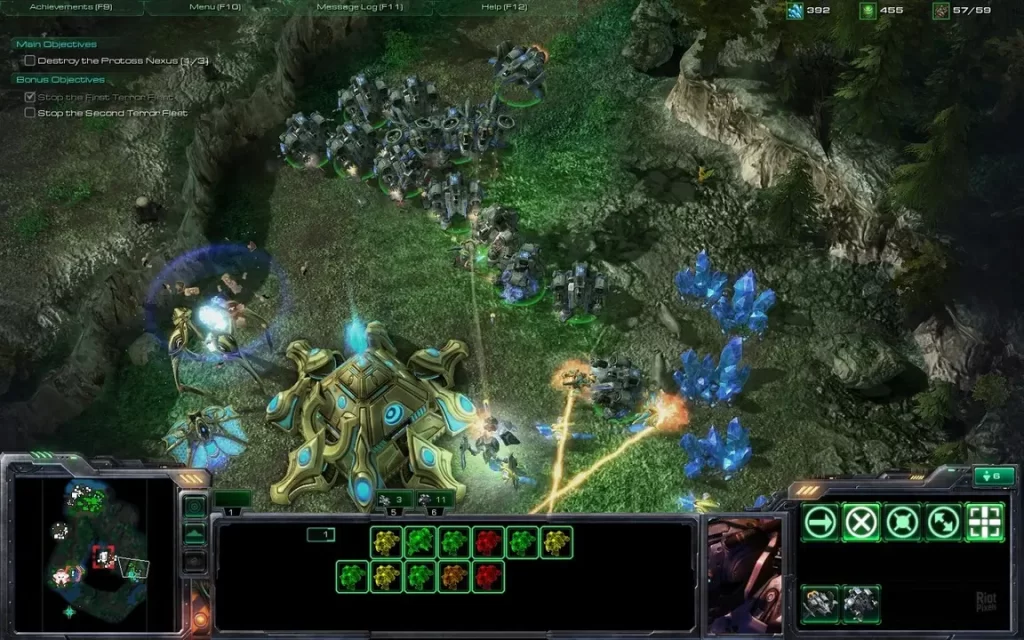1024x640 pixels.
Task: Select the orange damaged unit wireframe
Action: click(x=454, y=576)
